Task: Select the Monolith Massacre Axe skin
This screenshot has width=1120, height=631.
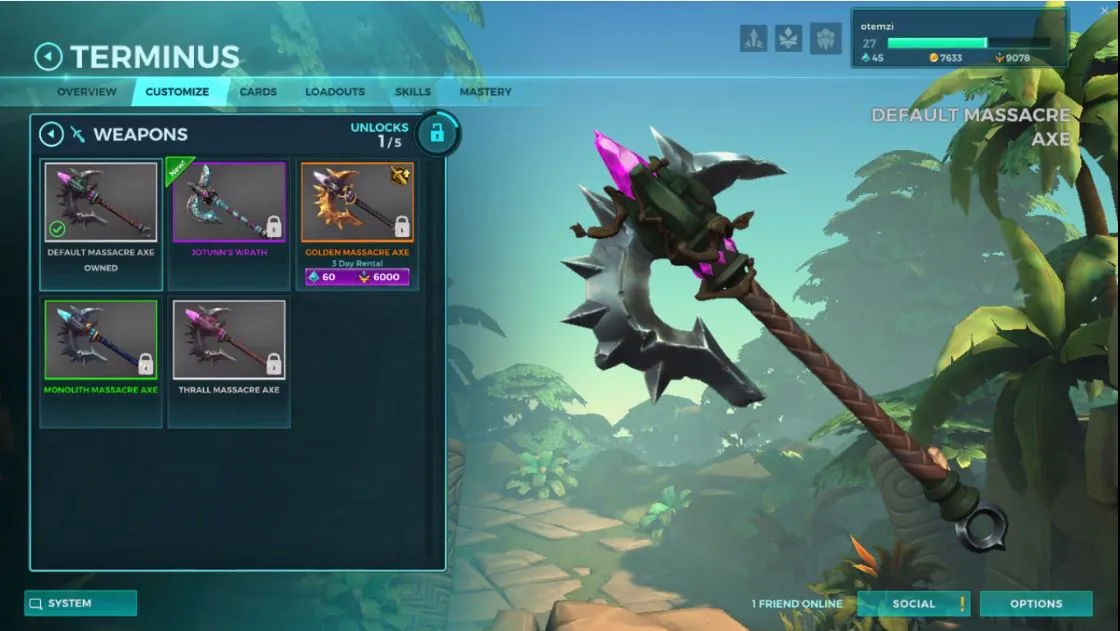Action: (x=101, y=340)
